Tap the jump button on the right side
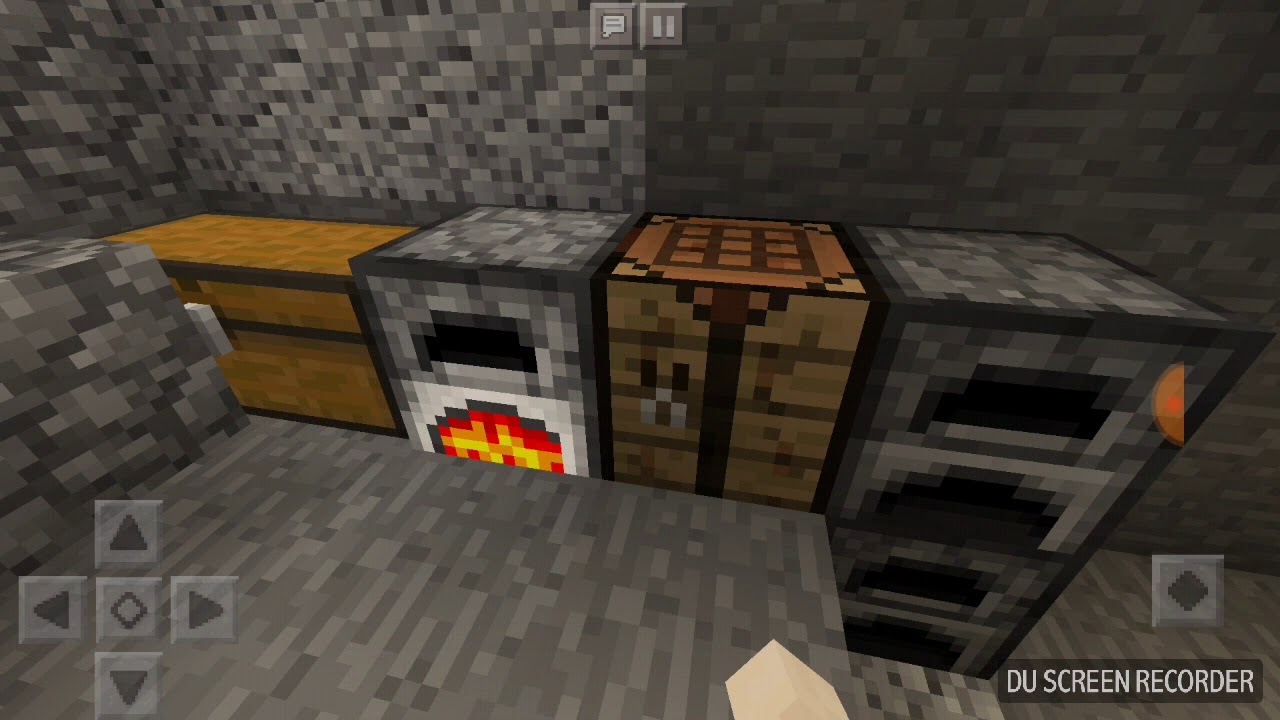The height and width of the screenshot is (720, 1280). [x=1188, y=592]
